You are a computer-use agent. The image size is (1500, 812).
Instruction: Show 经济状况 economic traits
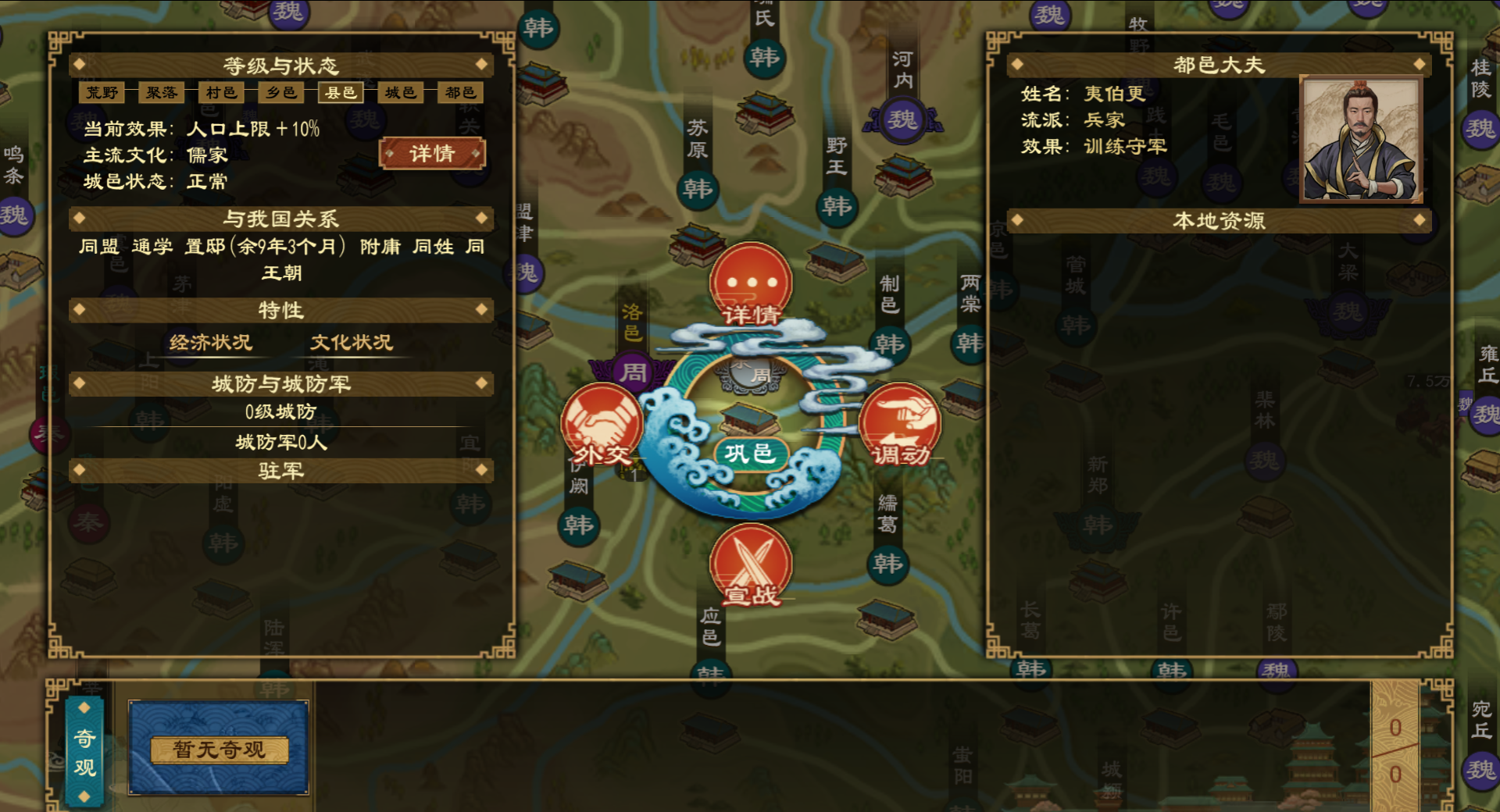[x=211, y=343]
